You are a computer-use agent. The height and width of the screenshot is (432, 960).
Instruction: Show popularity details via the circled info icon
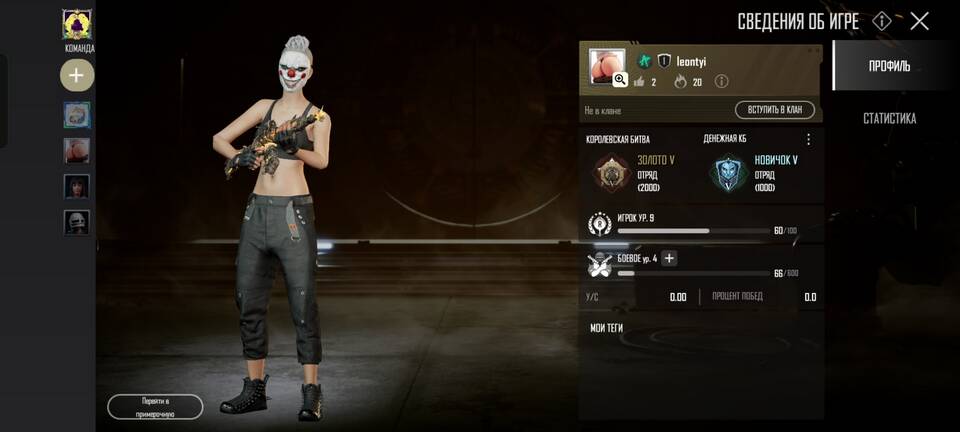(721, 82)
